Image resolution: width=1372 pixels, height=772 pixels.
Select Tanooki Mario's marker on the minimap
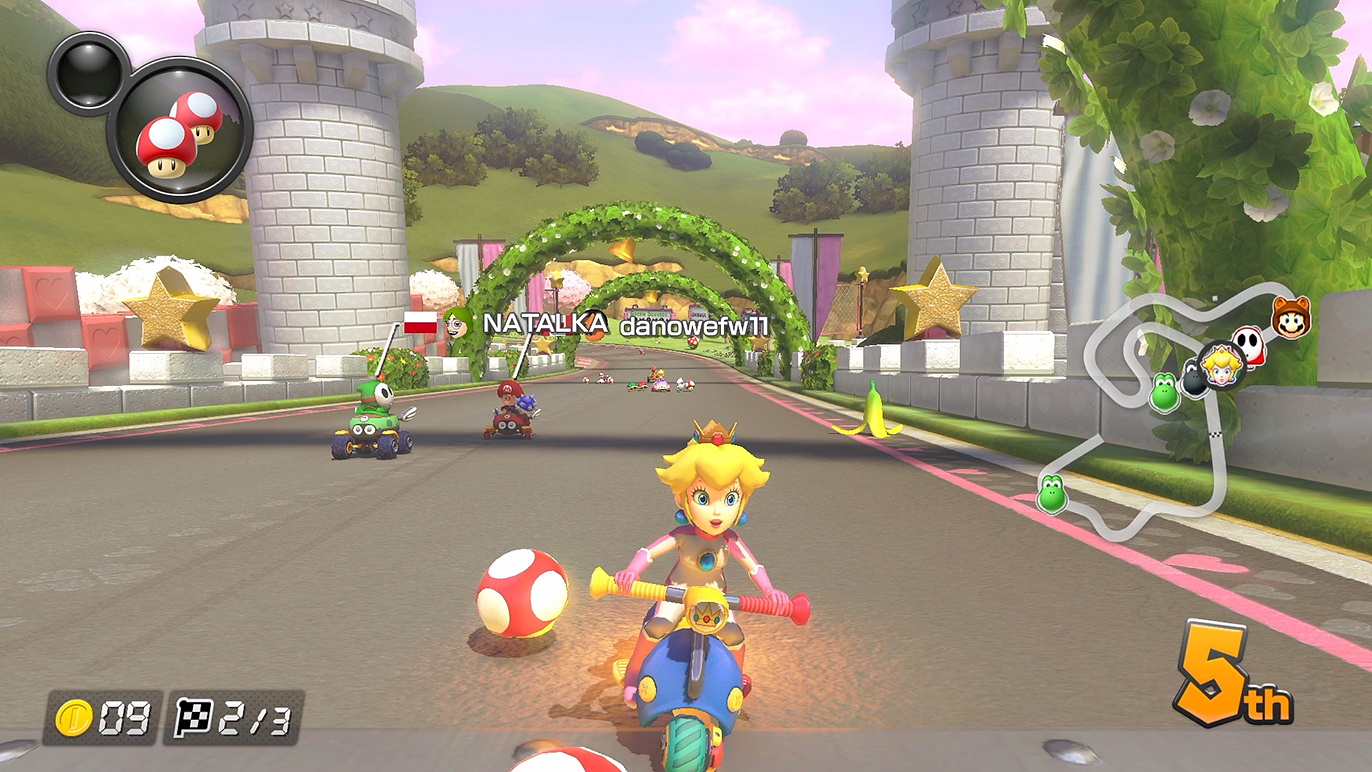point(1291,317)
